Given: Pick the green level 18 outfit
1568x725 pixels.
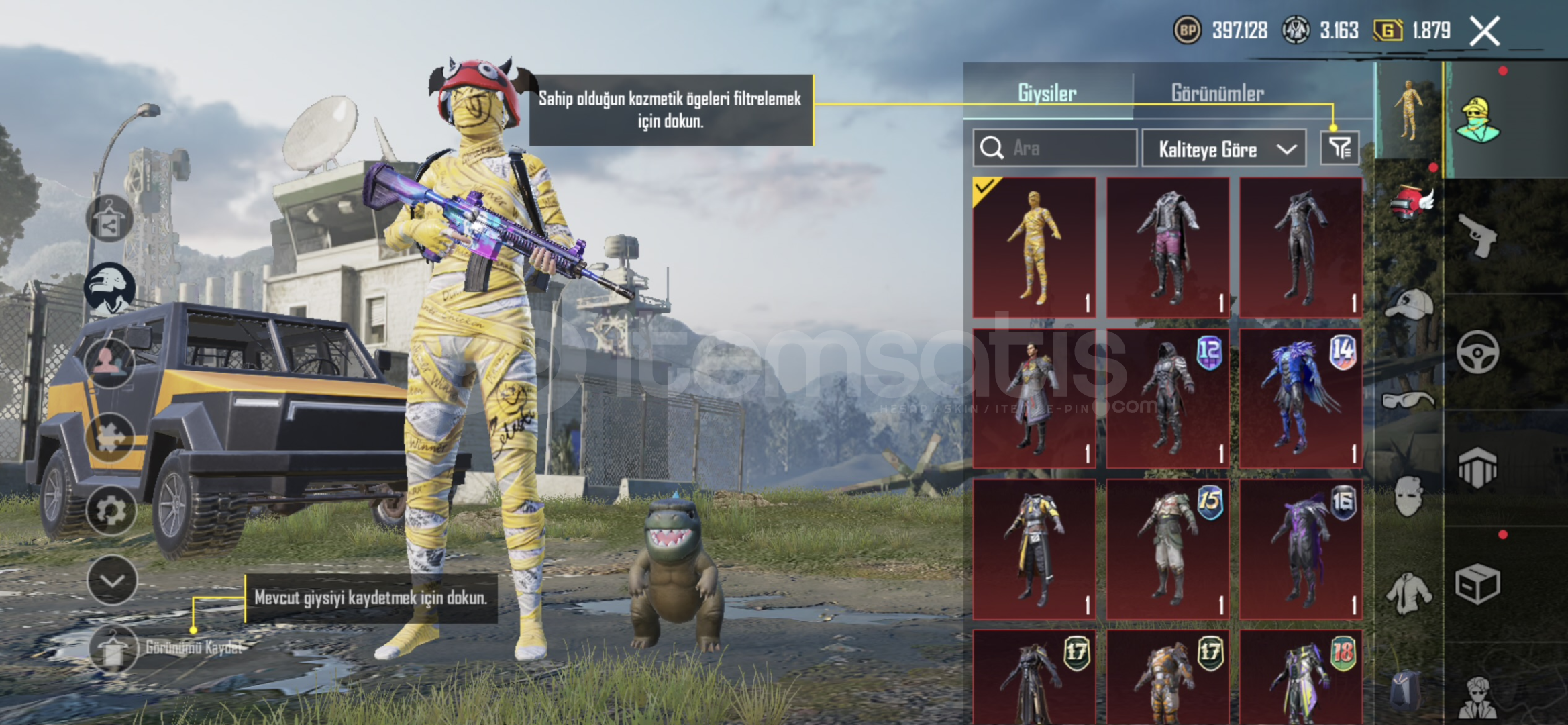Looking at the screenshot, I should (x=1300, y=678).
